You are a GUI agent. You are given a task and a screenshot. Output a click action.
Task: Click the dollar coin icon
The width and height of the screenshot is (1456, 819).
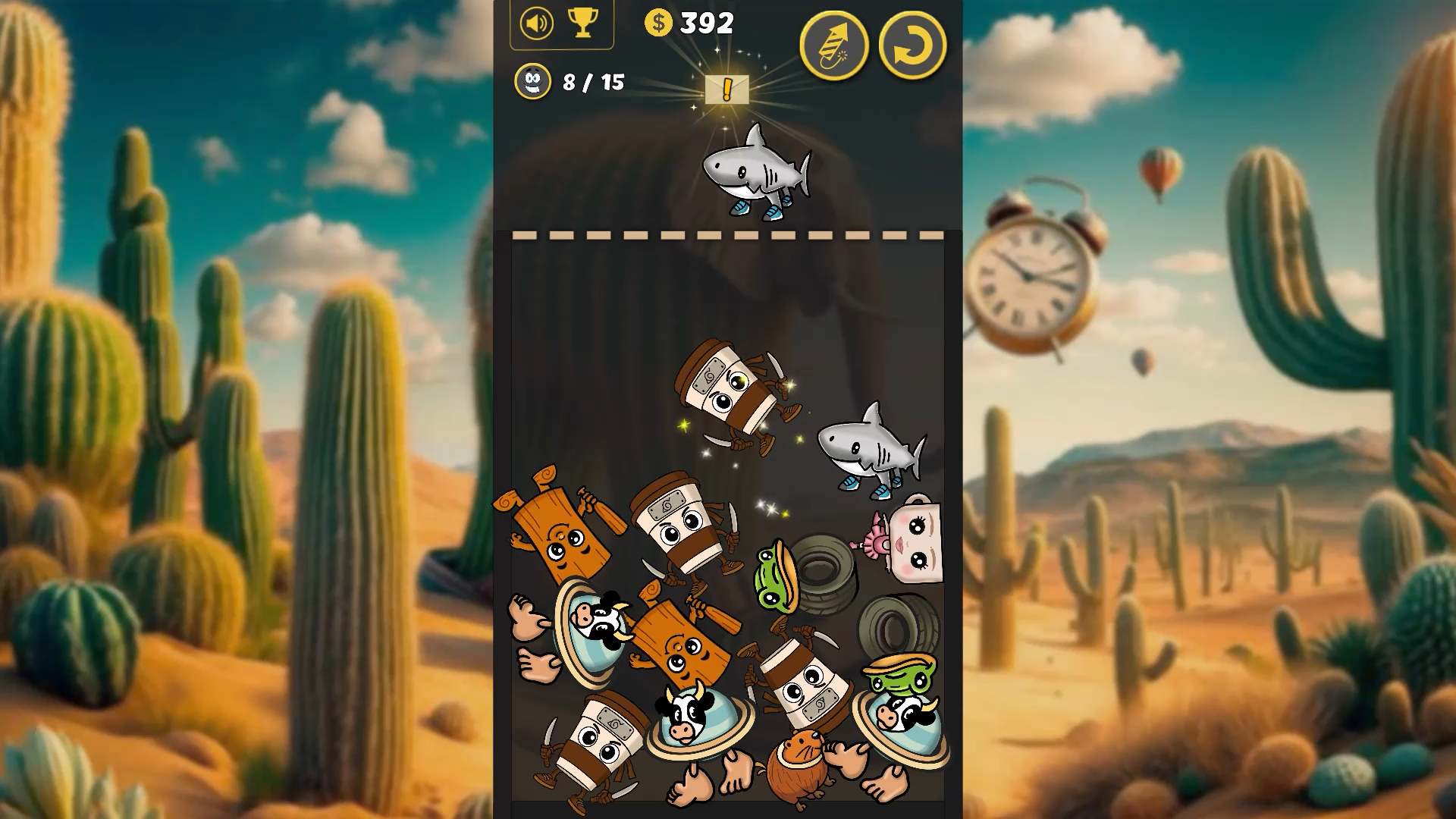click(x=659, y=24)
